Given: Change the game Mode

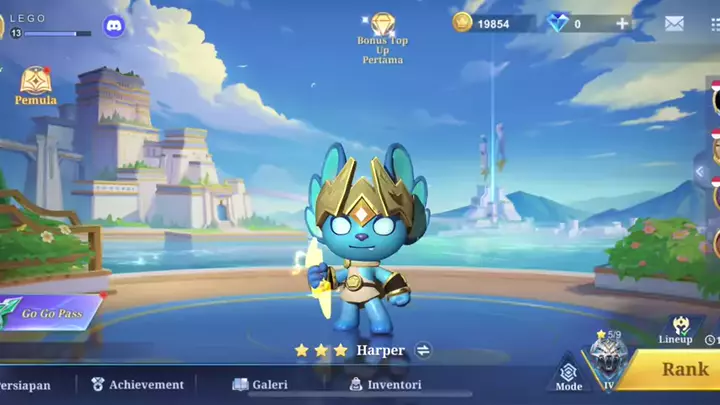Looking at the screenshot, I should pyautogui.click(x=568, y=375).
